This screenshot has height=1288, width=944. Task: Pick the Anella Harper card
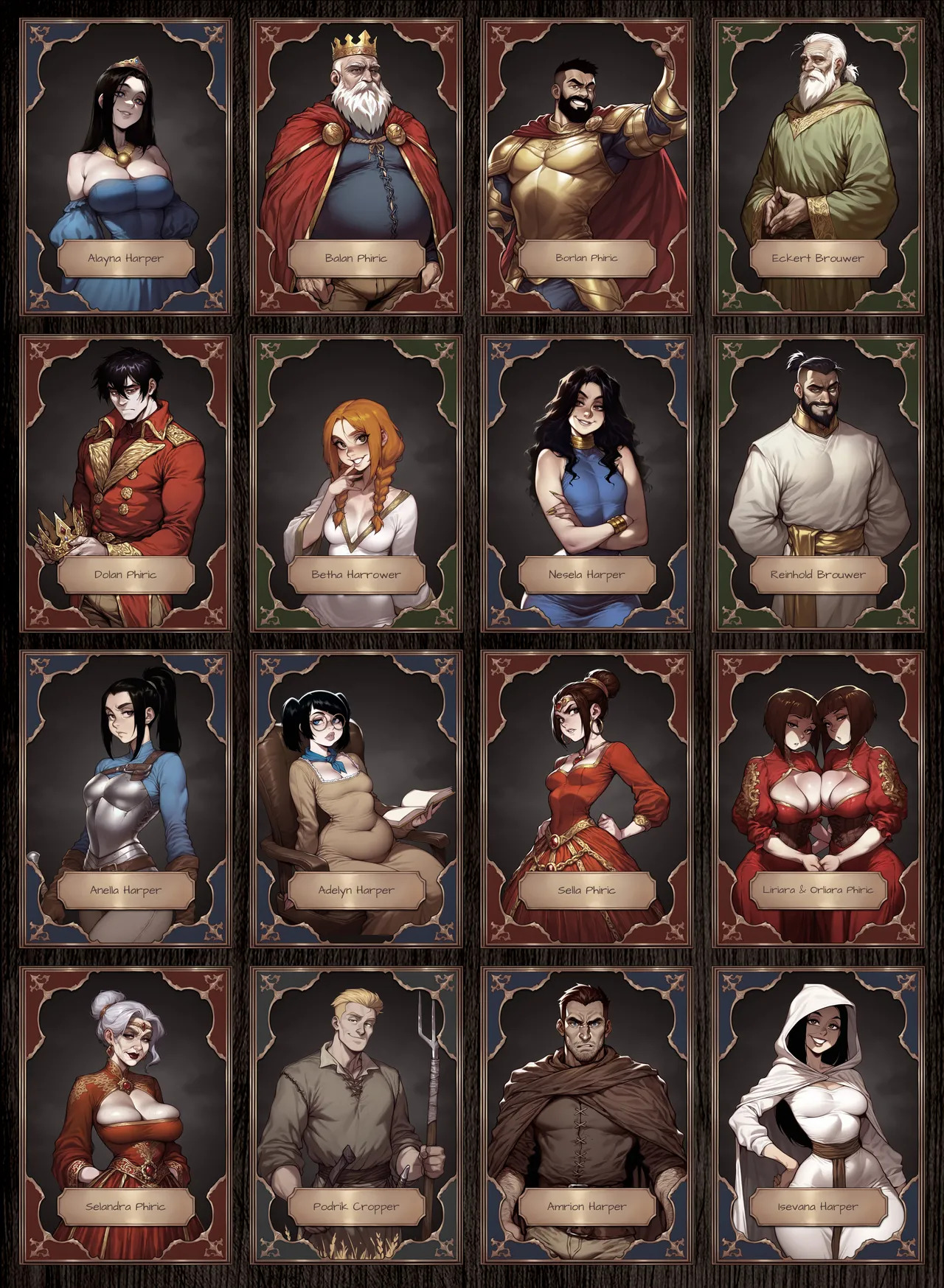point(125,799)
